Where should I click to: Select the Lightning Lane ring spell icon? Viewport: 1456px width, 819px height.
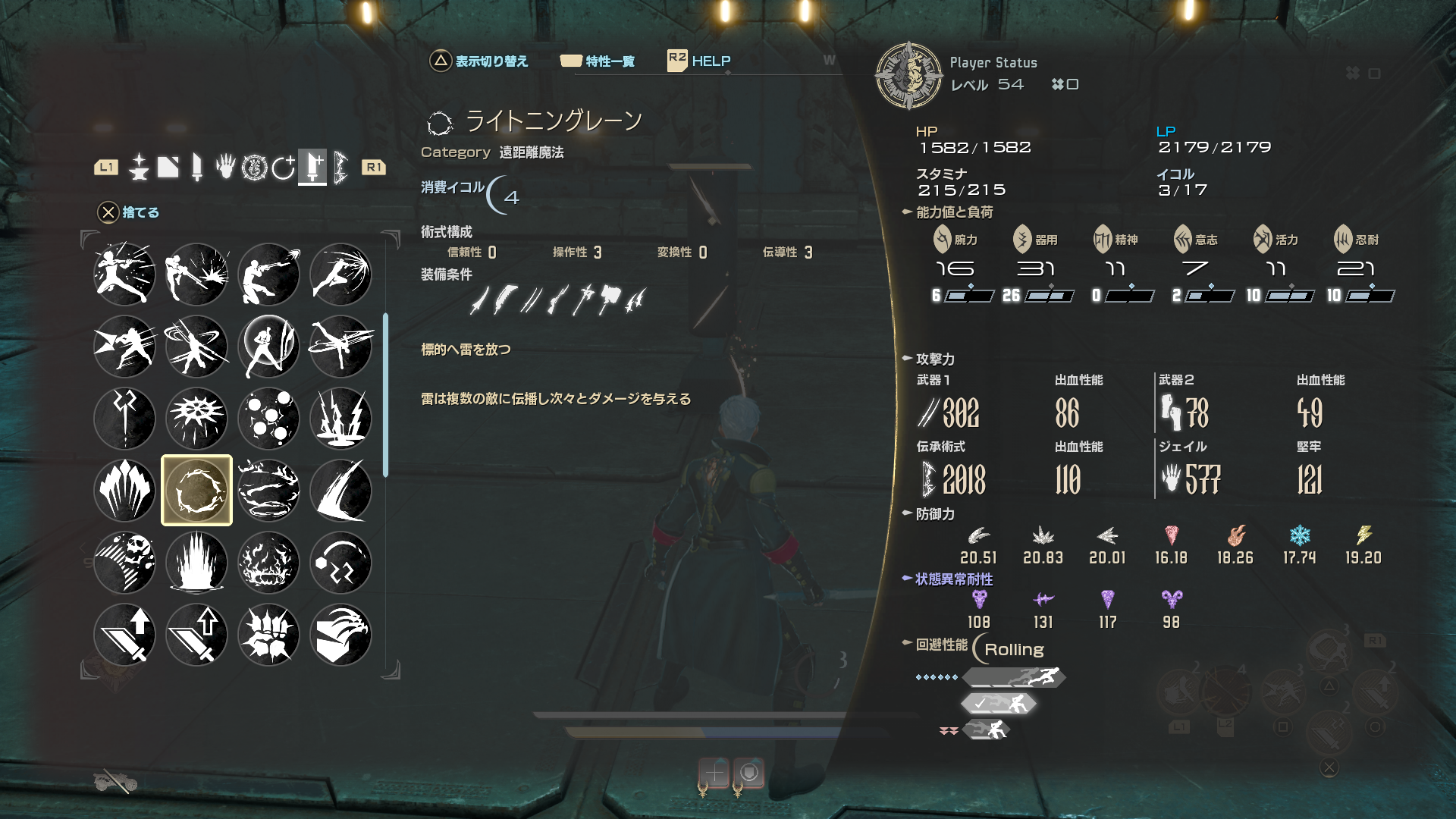(196, 491)
